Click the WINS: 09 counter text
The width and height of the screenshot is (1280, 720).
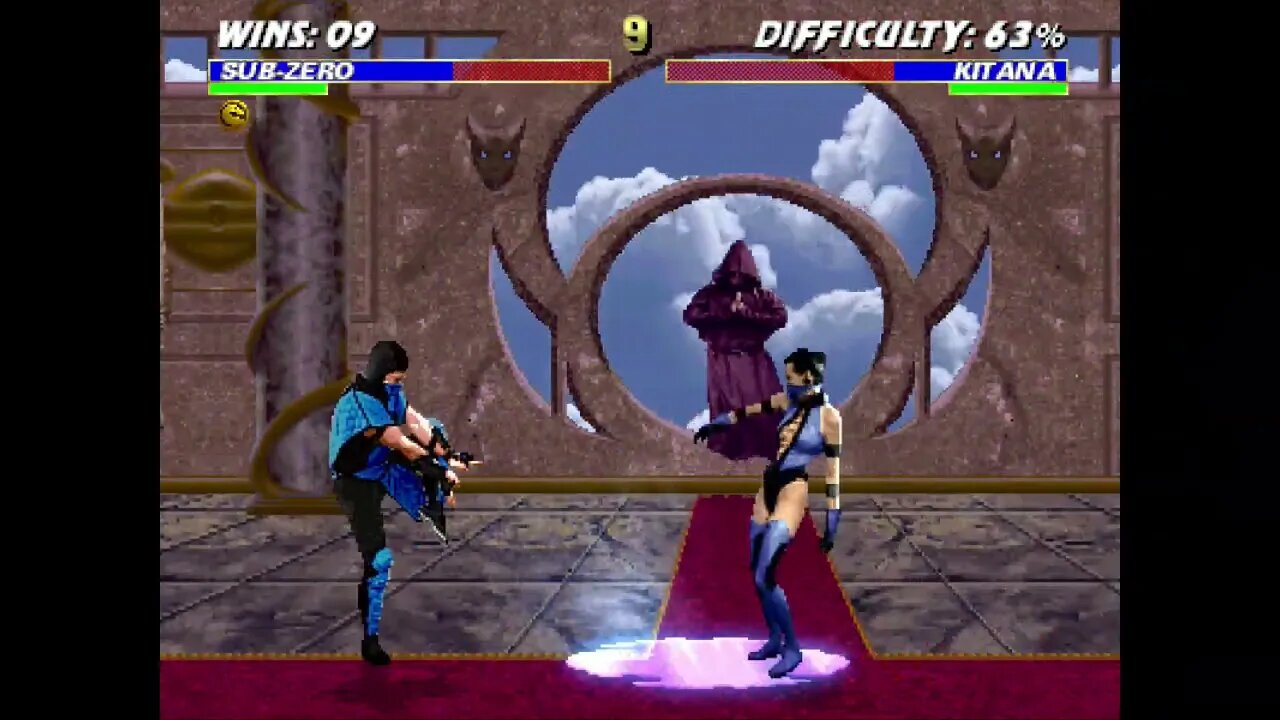pyautogui.click(x=295, y=32)
